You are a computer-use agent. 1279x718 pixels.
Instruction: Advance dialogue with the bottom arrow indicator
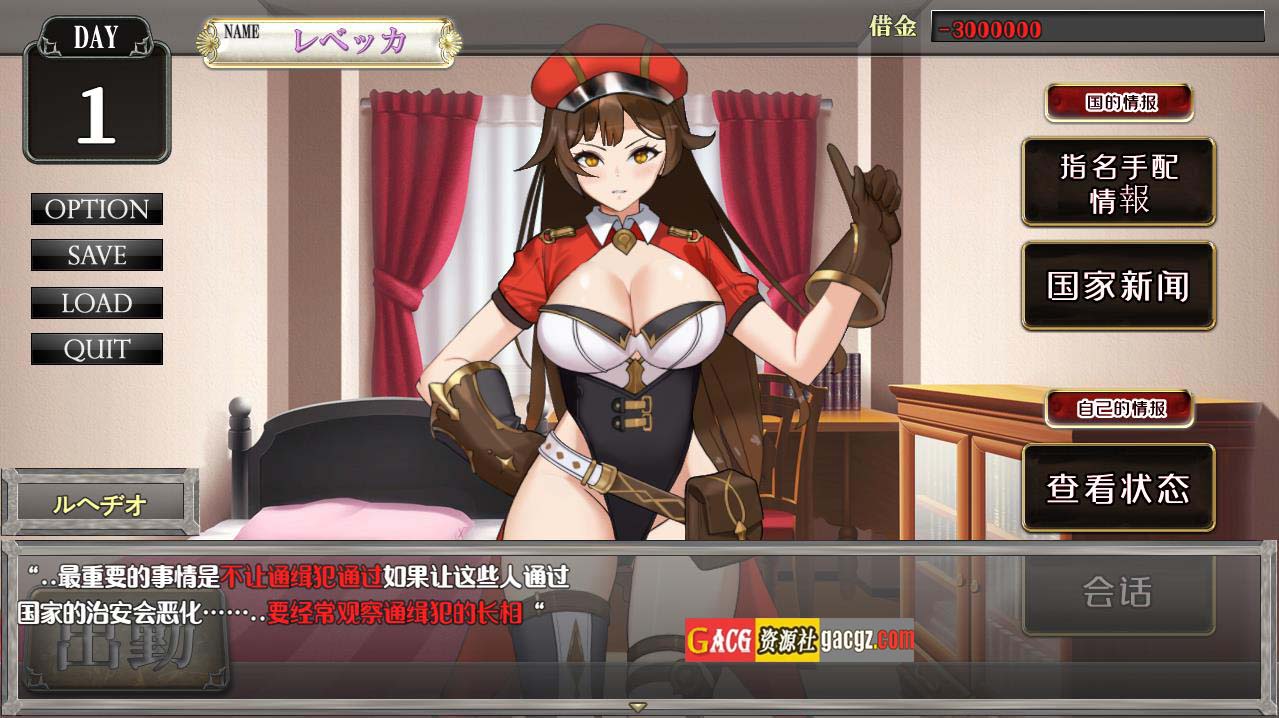(x=638, y=707)
